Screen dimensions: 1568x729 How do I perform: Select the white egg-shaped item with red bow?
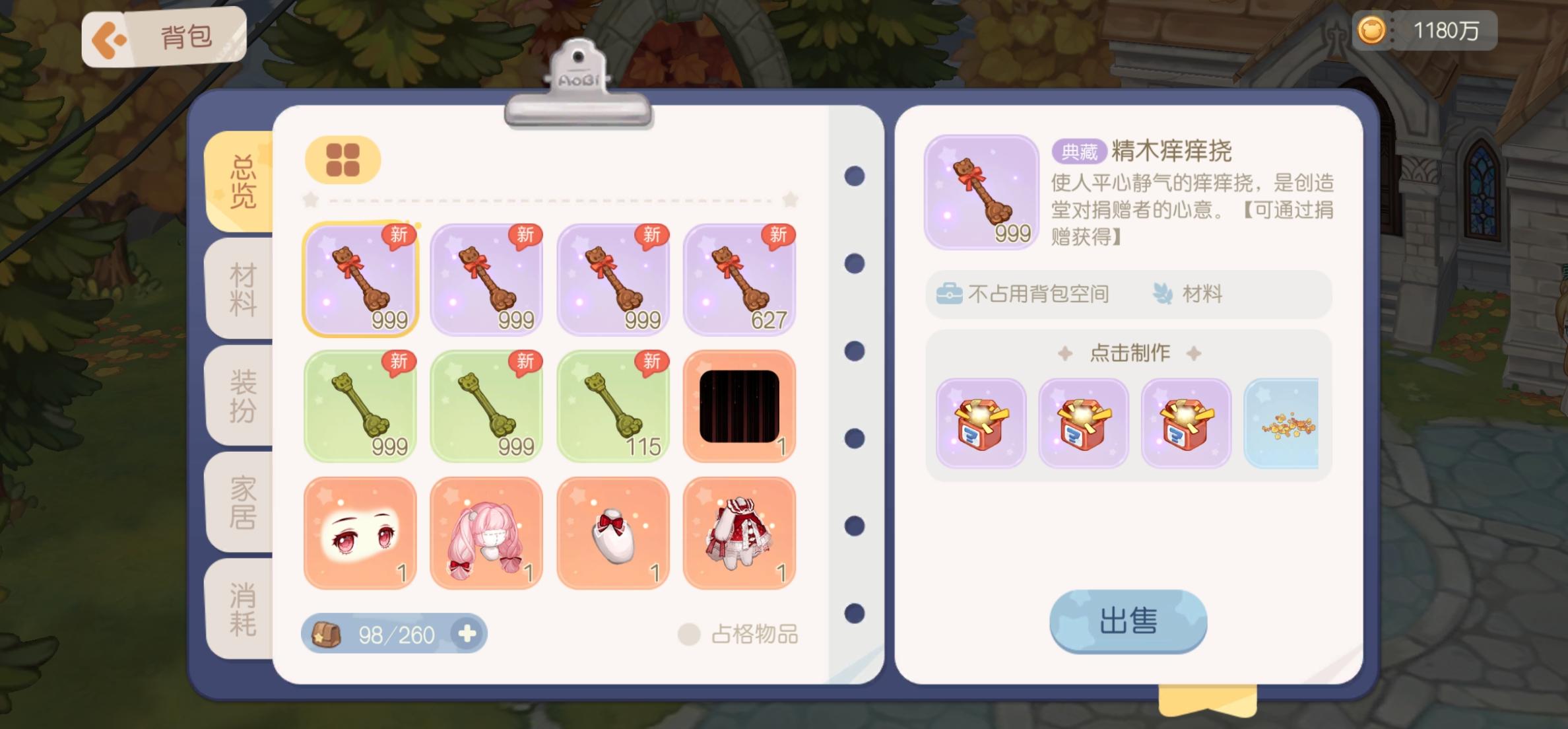click(x=613, y=532)
